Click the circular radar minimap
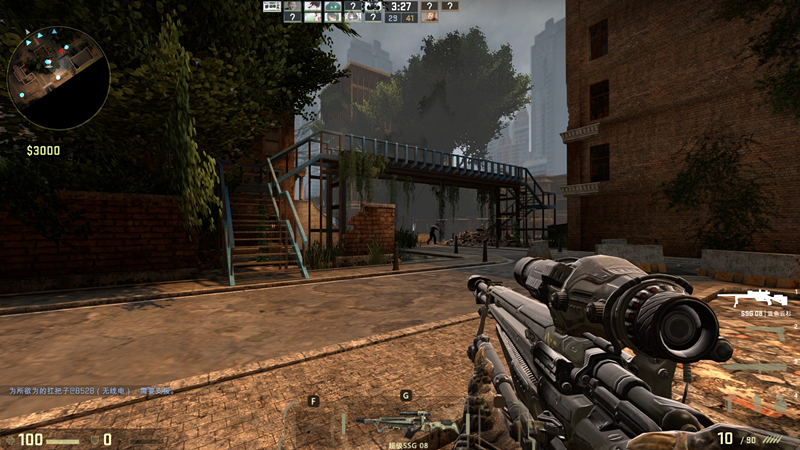Image resolution: width=800 pixels, height=450 pixels. (x=58, y=77)
